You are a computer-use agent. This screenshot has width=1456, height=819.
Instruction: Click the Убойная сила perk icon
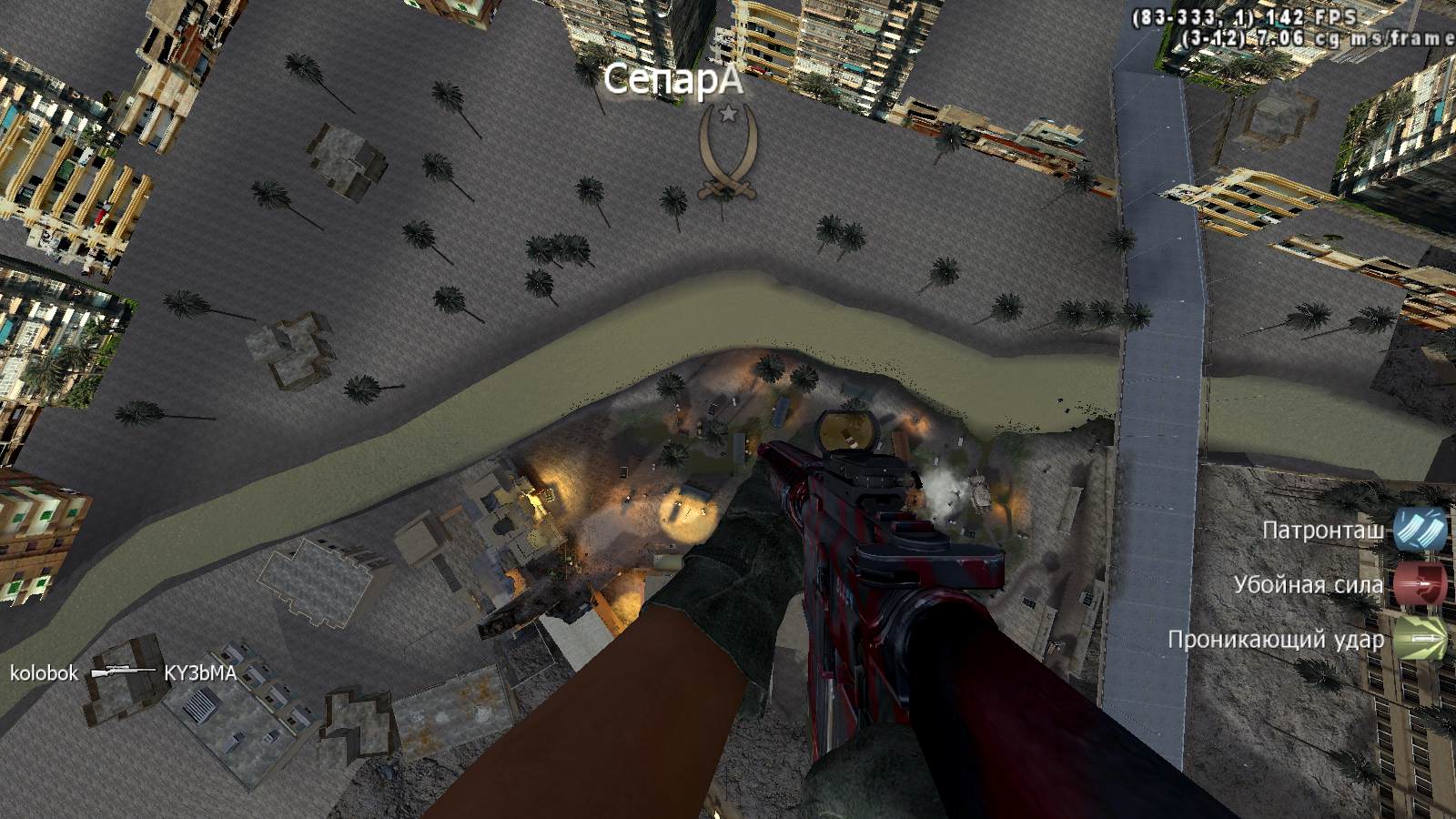pos(1421,584)
